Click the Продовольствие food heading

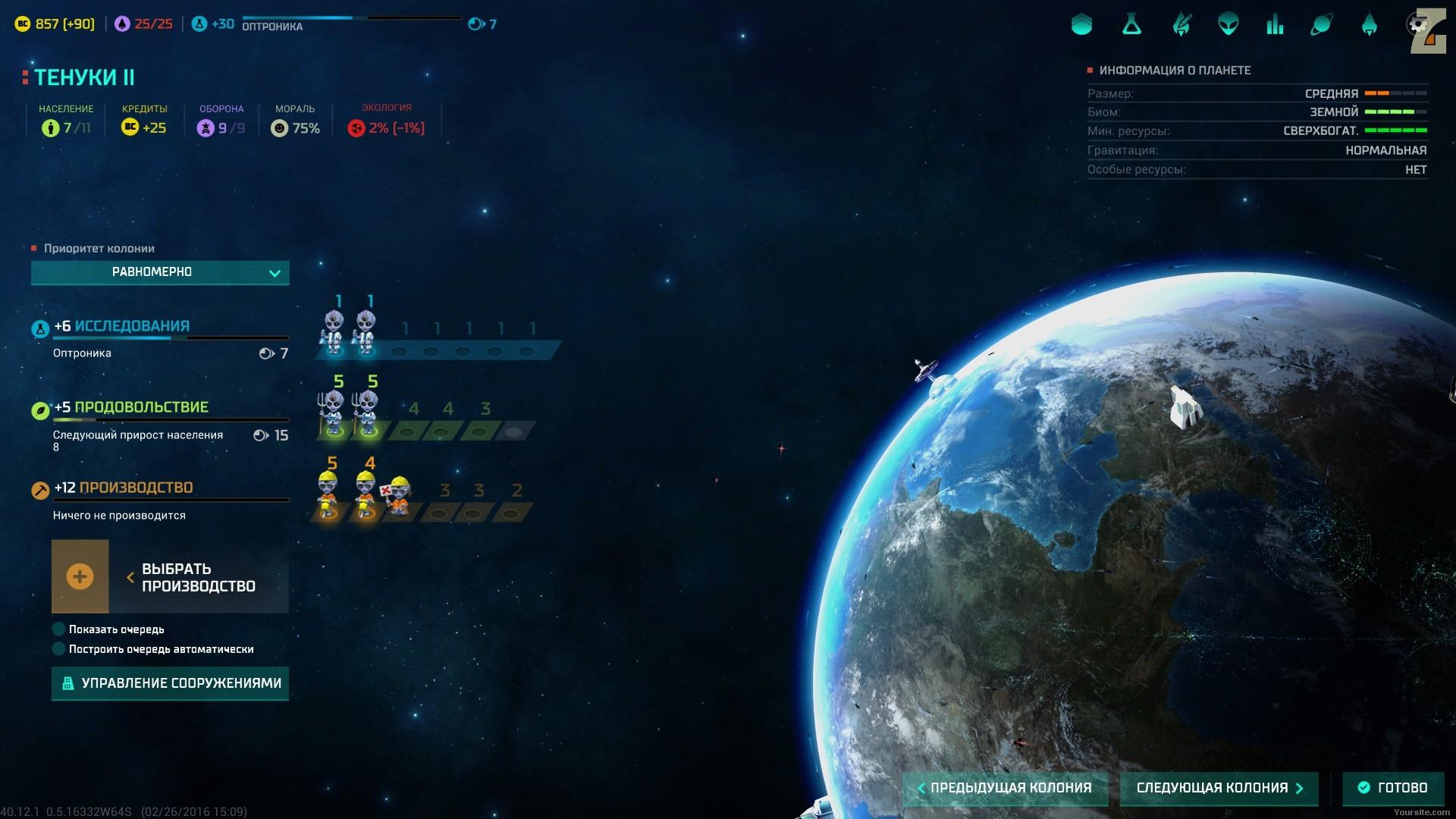pos(141,407)
